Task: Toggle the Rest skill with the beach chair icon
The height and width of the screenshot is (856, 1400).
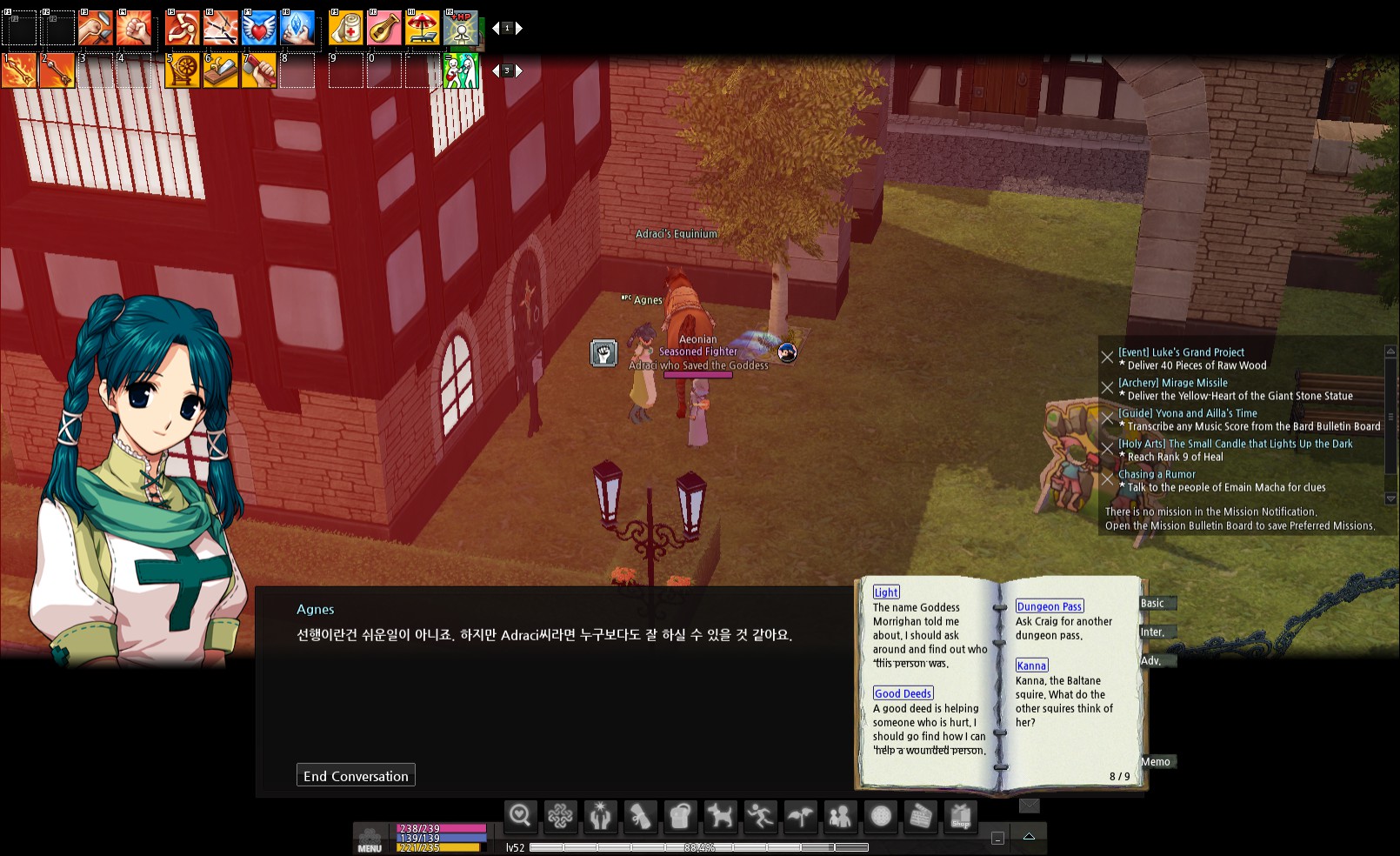Action: (423, 28)
